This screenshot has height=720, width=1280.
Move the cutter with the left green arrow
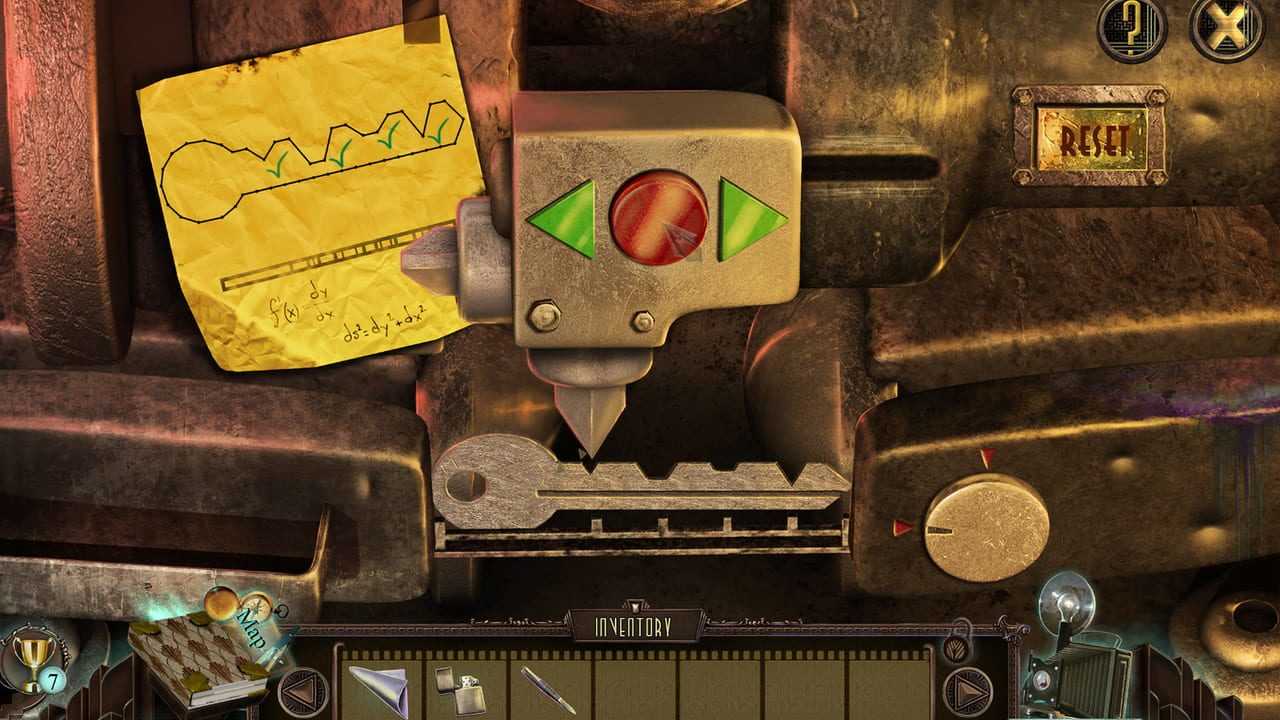564,217
